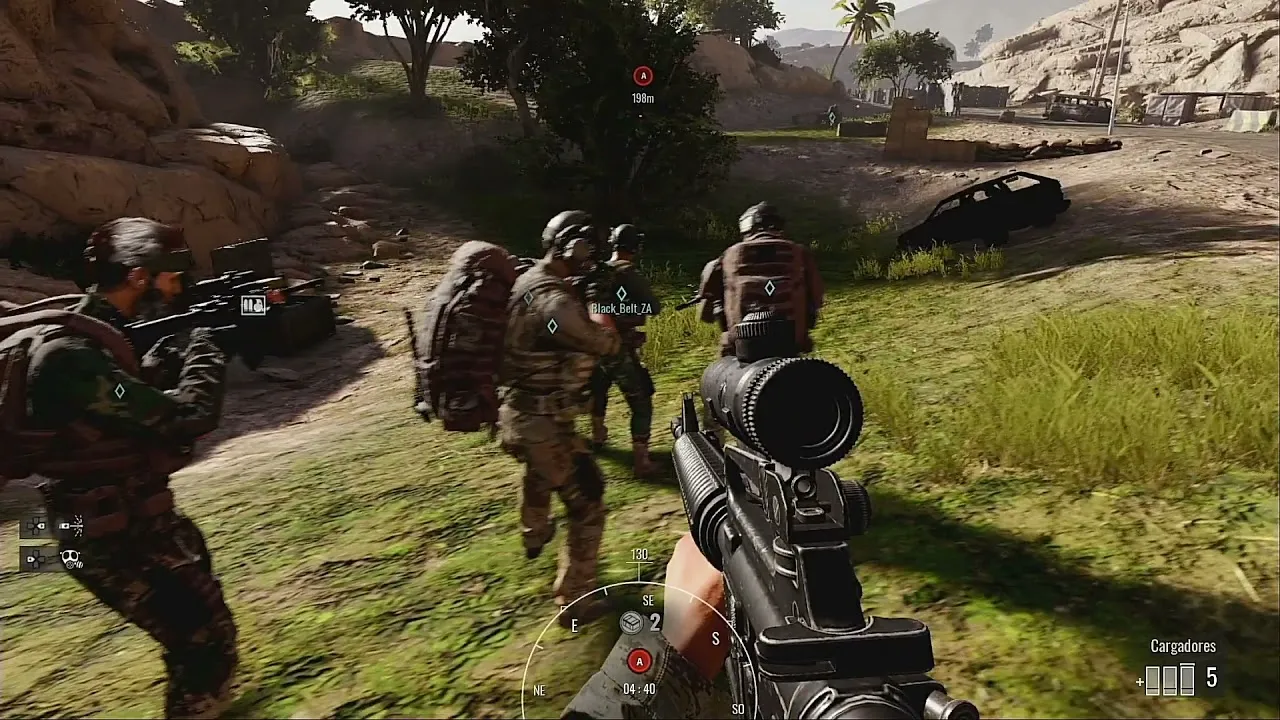Viewport: 1280px width, 720px height.
Task: Click the gas mask d-pad shortcut icon
Action: (x=72, y=558)
